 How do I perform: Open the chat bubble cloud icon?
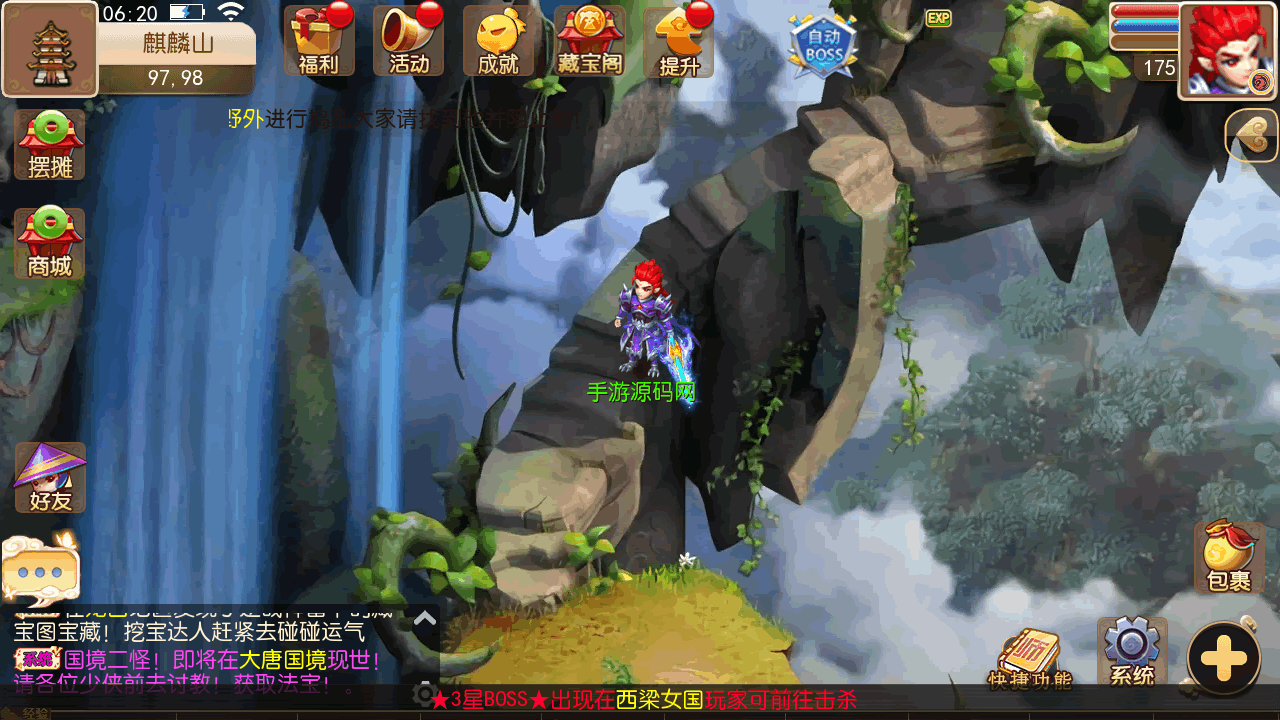[40, 569]
